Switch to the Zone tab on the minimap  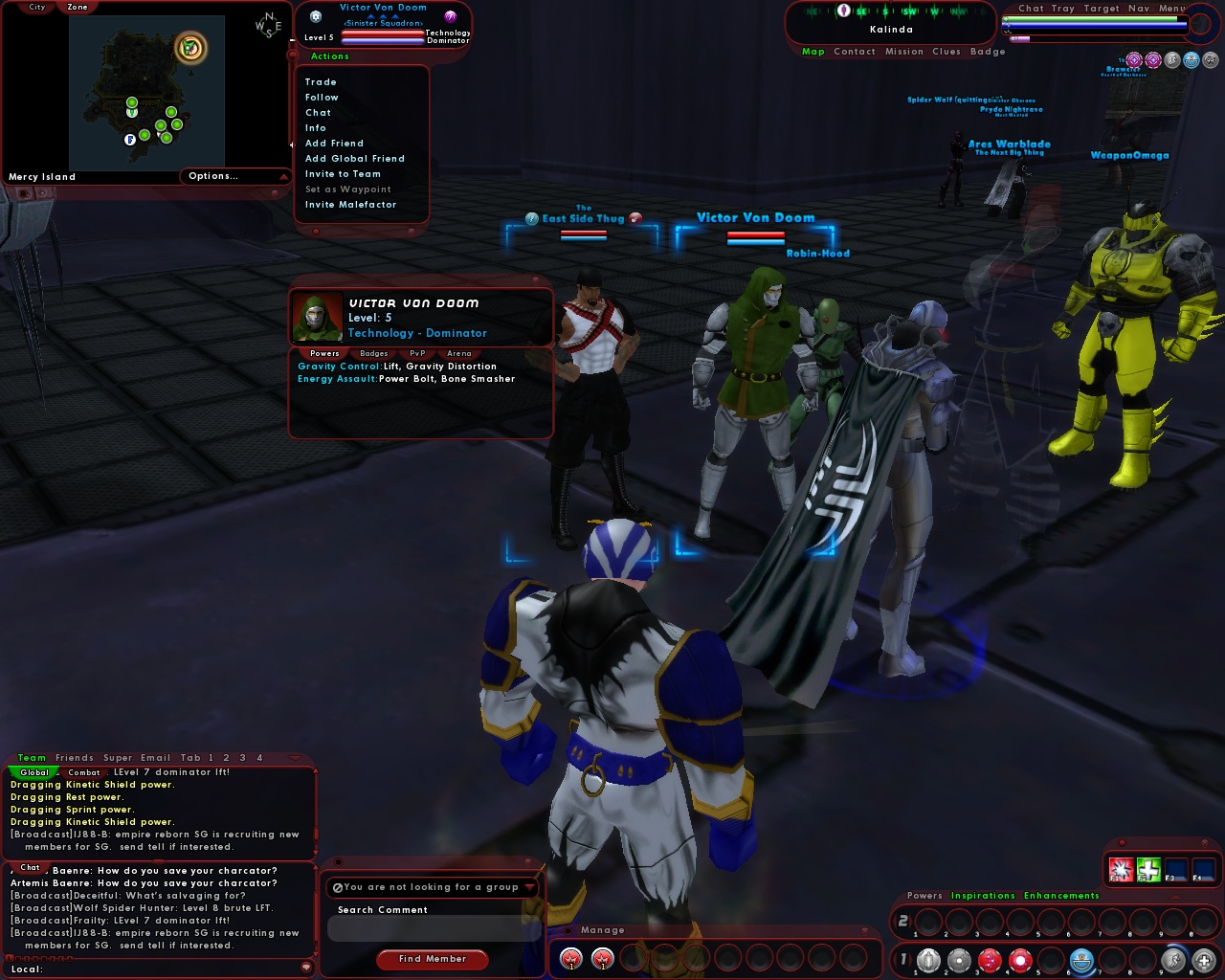point(77,8)
